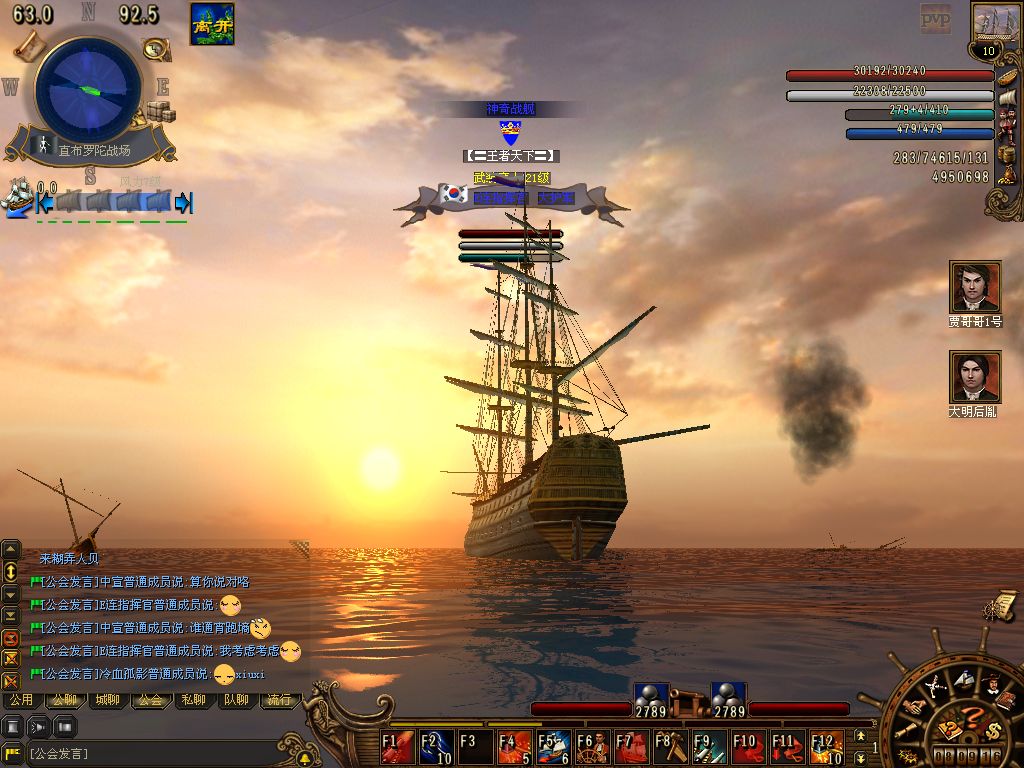Toggle the PVP mode icon
Screen dimensions: 1024x768
935,18
